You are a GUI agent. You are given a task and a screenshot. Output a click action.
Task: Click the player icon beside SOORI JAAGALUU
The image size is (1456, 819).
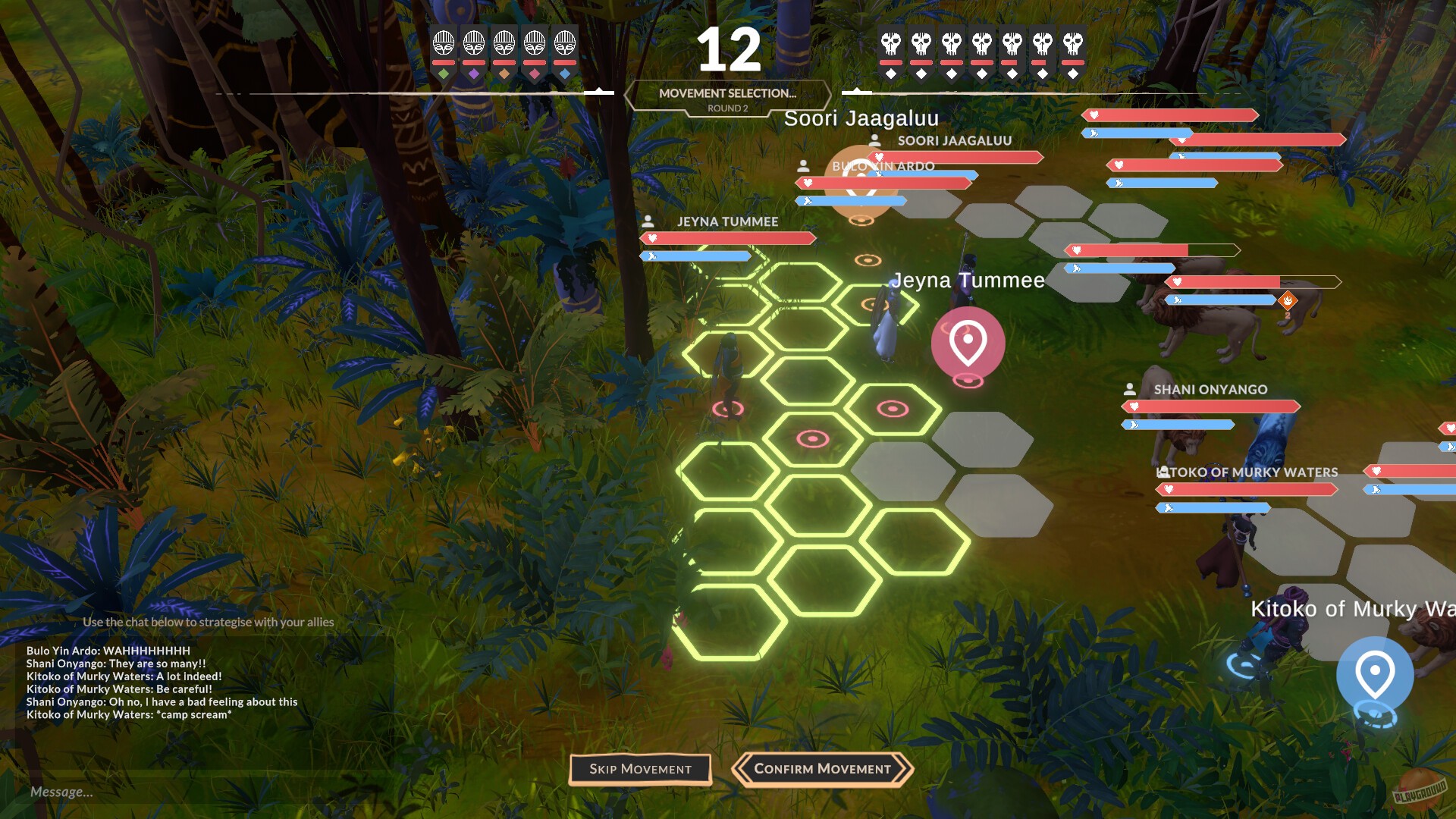(x=874, y=140)
